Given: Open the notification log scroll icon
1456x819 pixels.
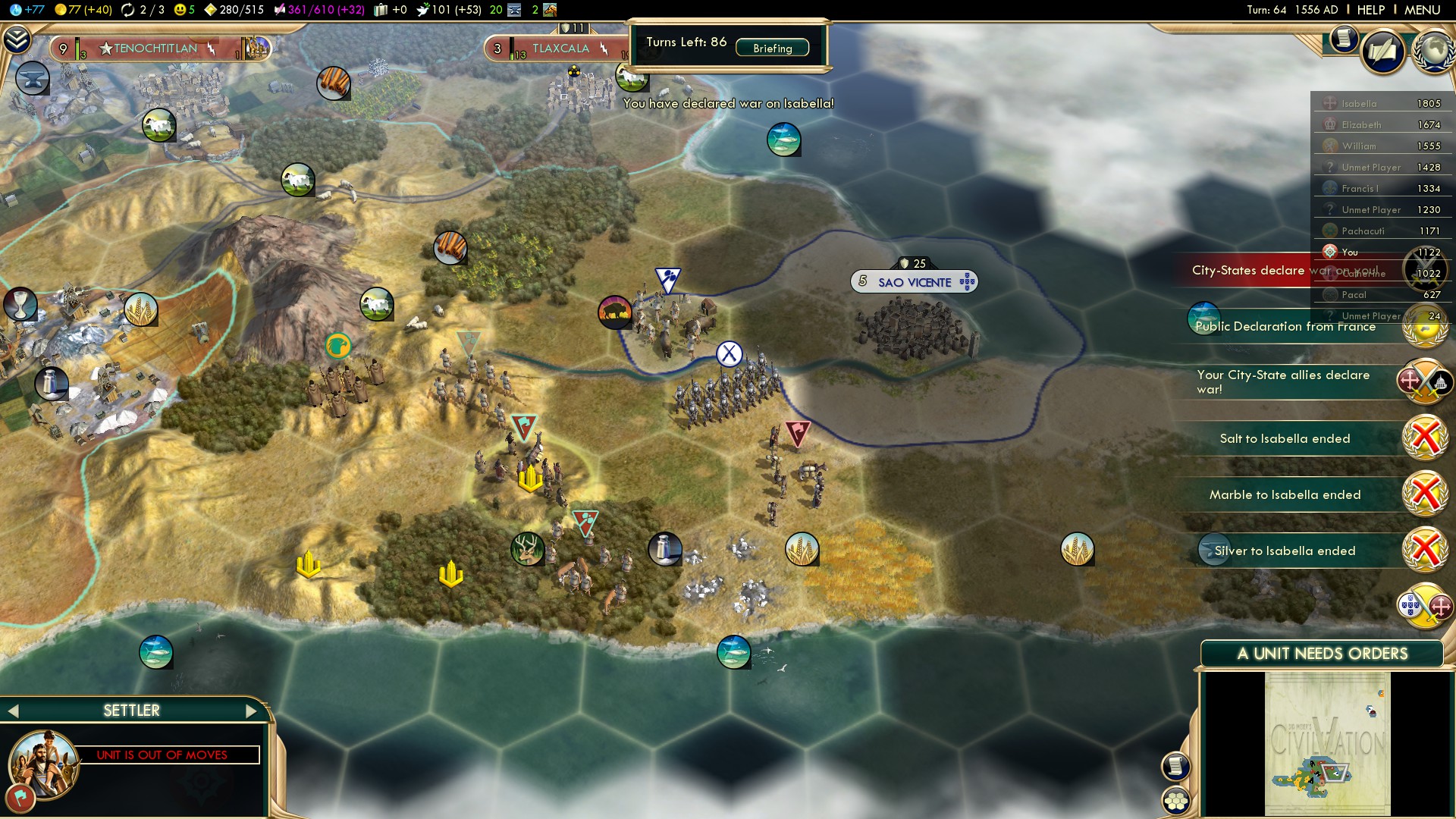Looking at the screenshot, I should [x=1343, y=38].
